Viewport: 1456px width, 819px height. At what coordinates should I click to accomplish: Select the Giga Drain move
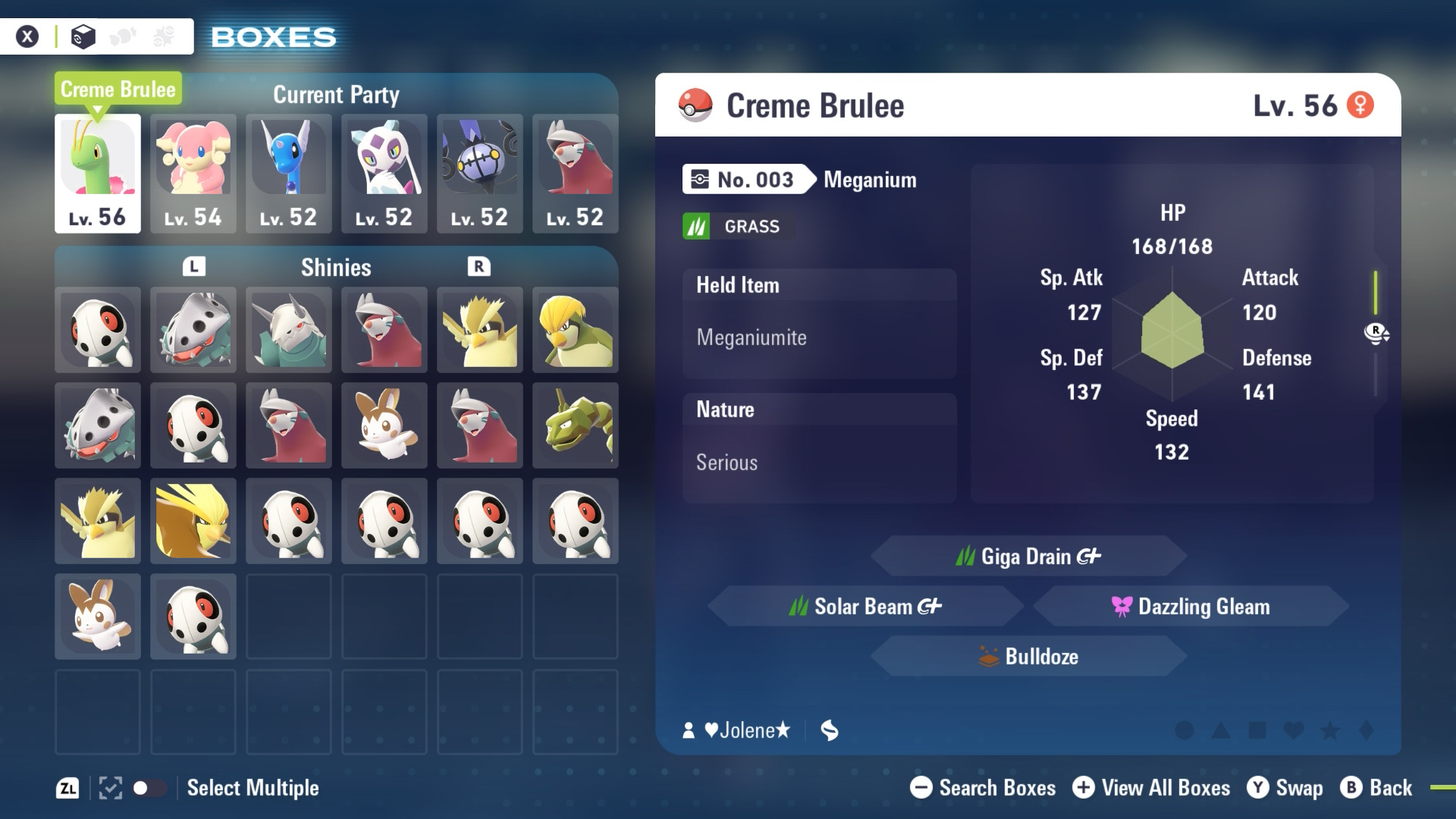[1028, 556]
